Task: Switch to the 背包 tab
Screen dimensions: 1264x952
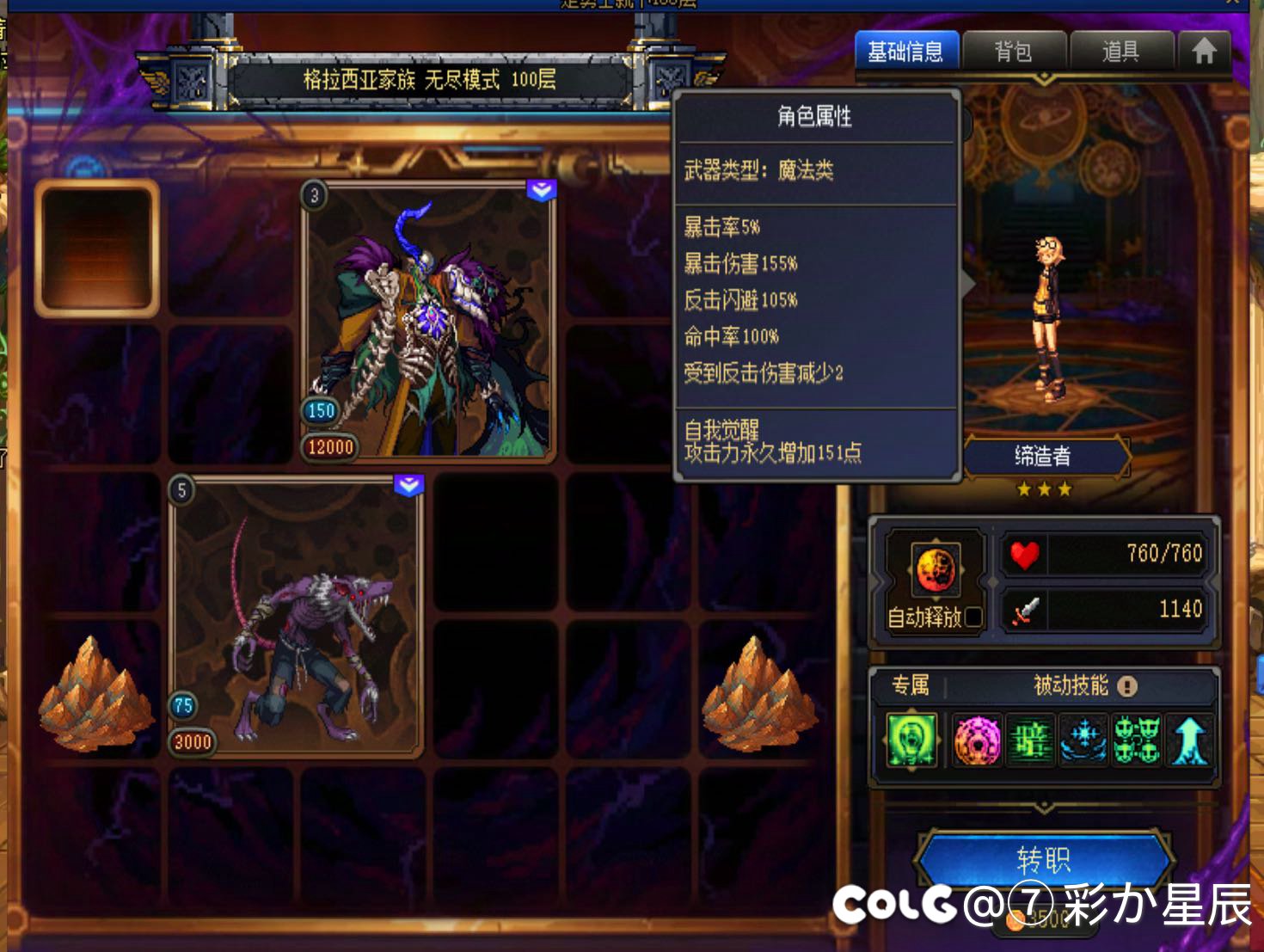Action: pos(1015,51)
